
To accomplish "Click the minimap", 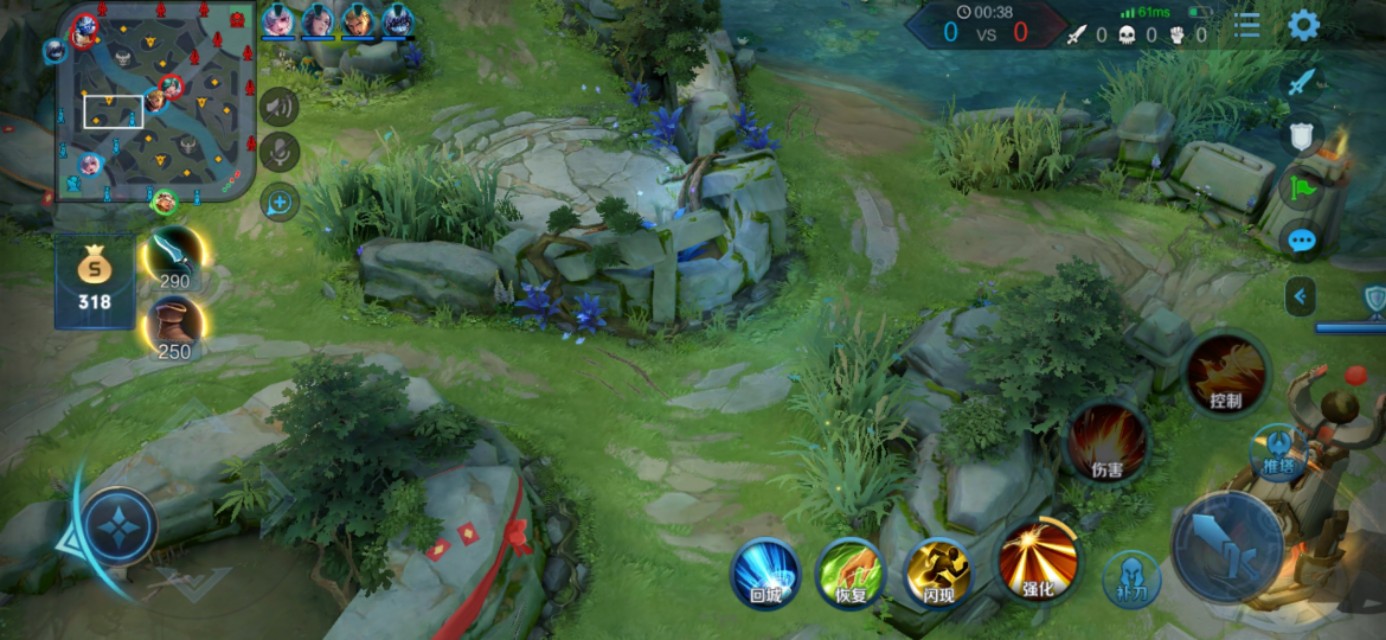I will [x=155, y=100].
